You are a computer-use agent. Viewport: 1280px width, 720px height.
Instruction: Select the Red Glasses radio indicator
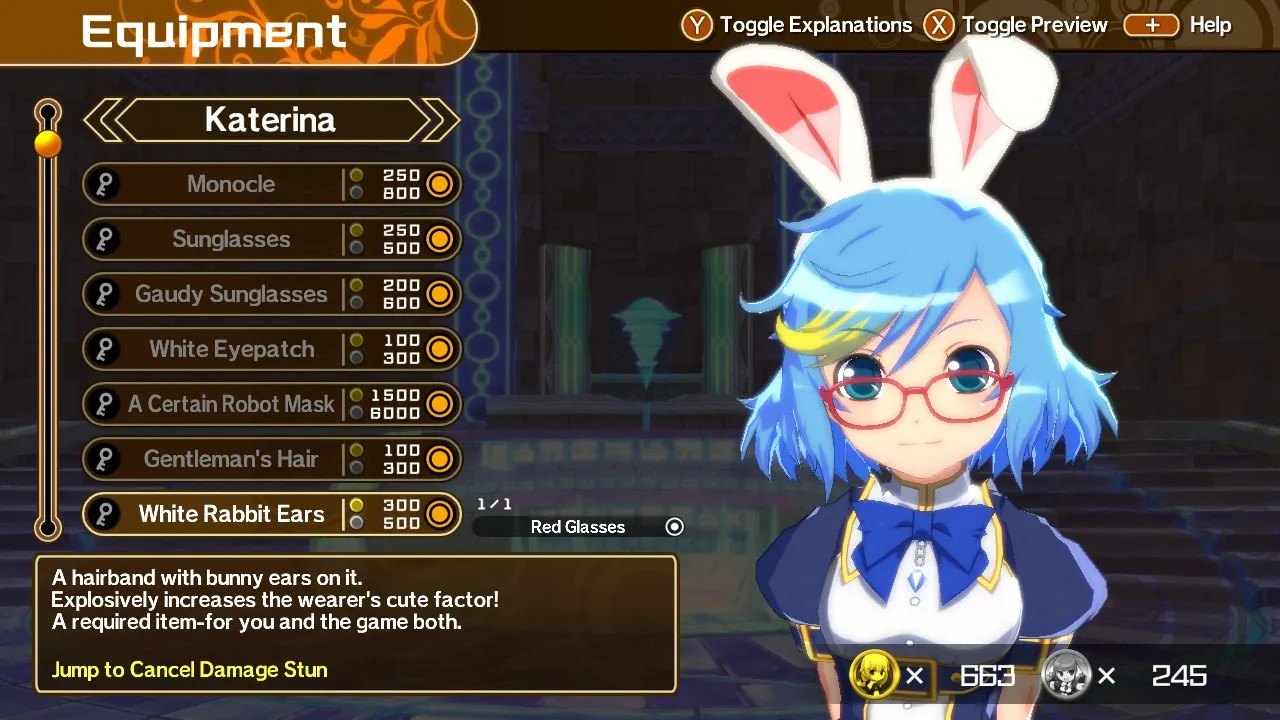674,526
